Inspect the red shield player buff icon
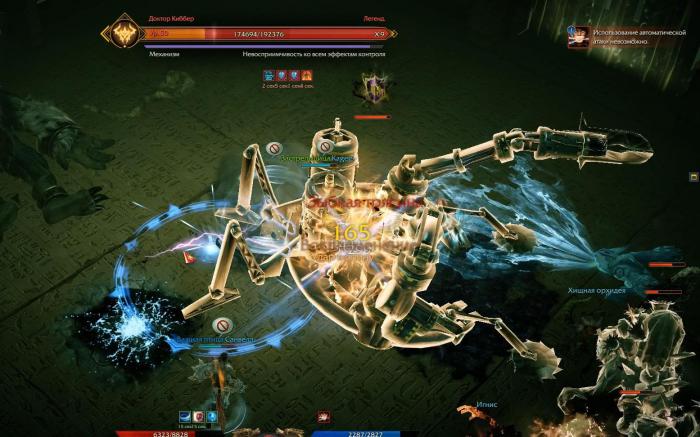The width and height of the screenshot is (700, 437). [x=199, y=416]
